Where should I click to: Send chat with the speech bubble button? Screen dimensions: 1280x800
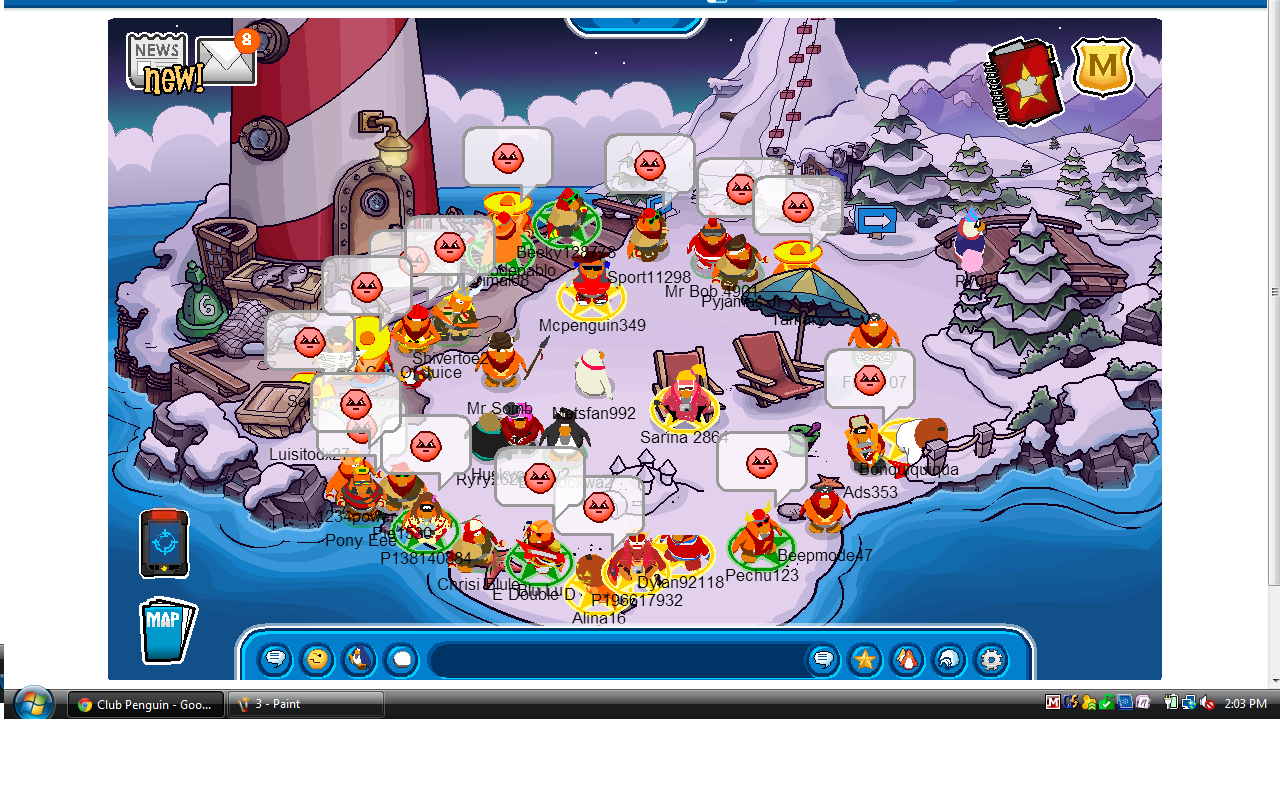(823, 660)
